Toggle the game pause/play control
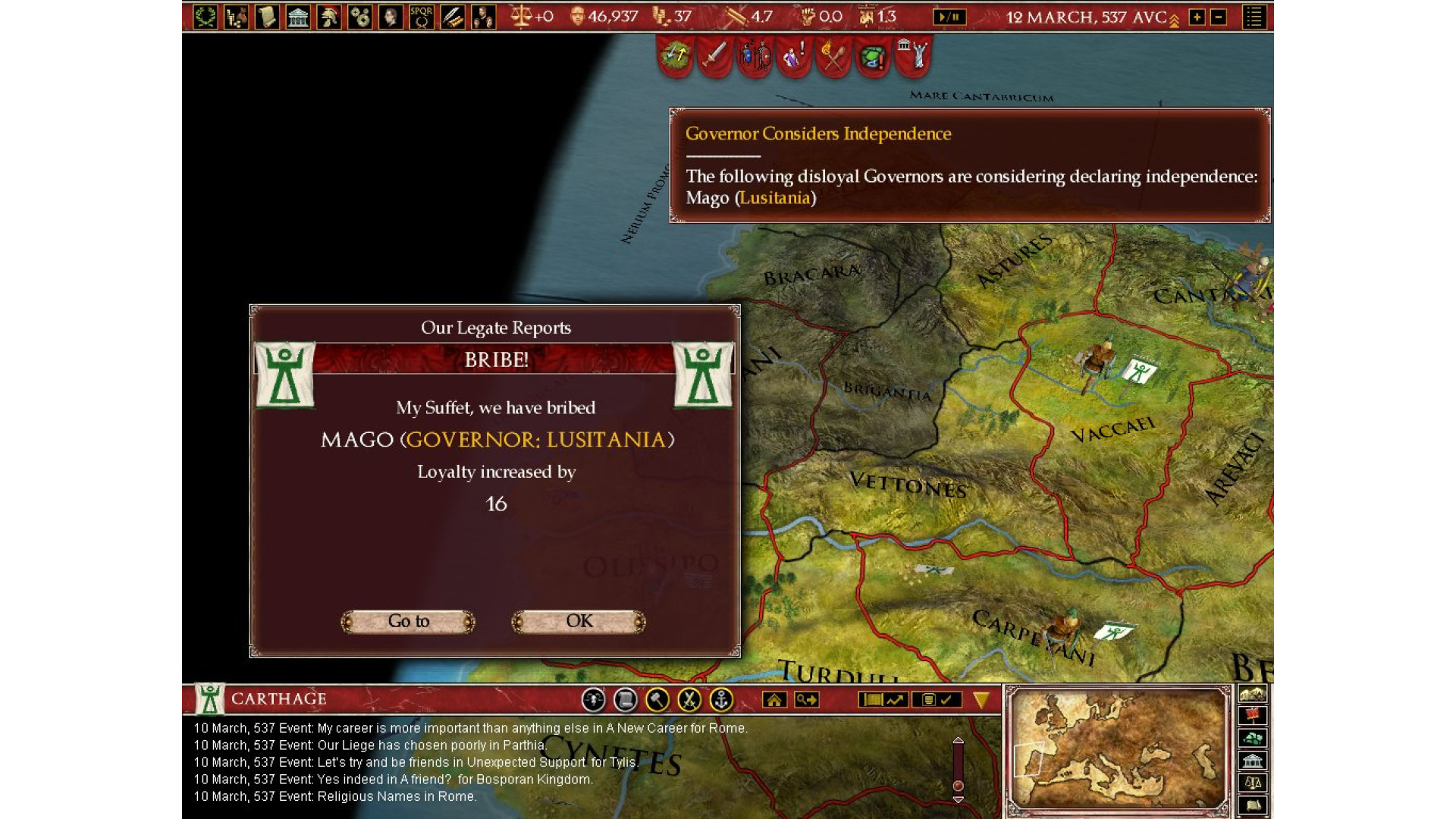The width and height of the screenshot is (1456, 819). [949, 17]
